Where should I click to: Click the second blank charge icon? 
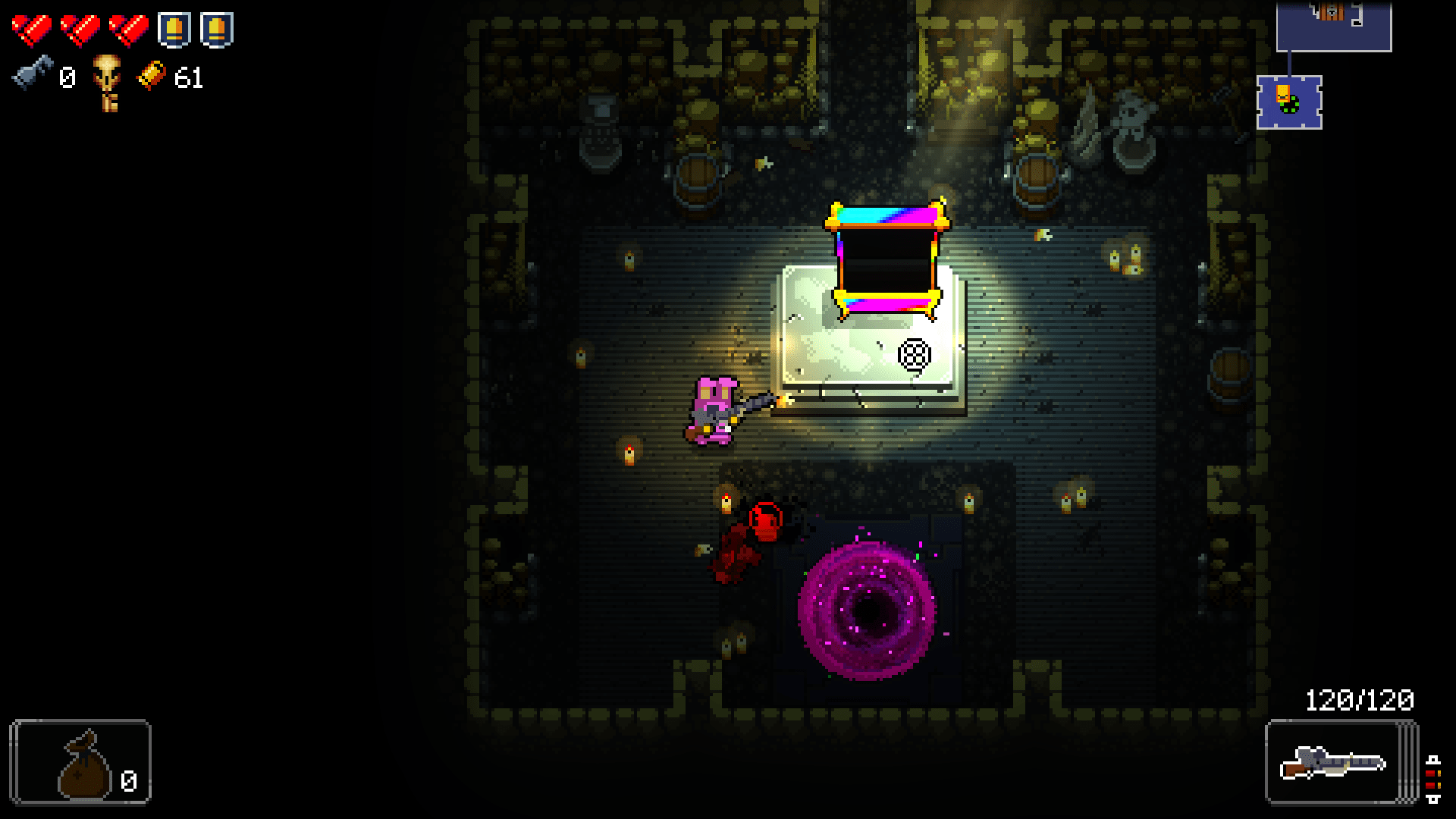pos(218,30)
